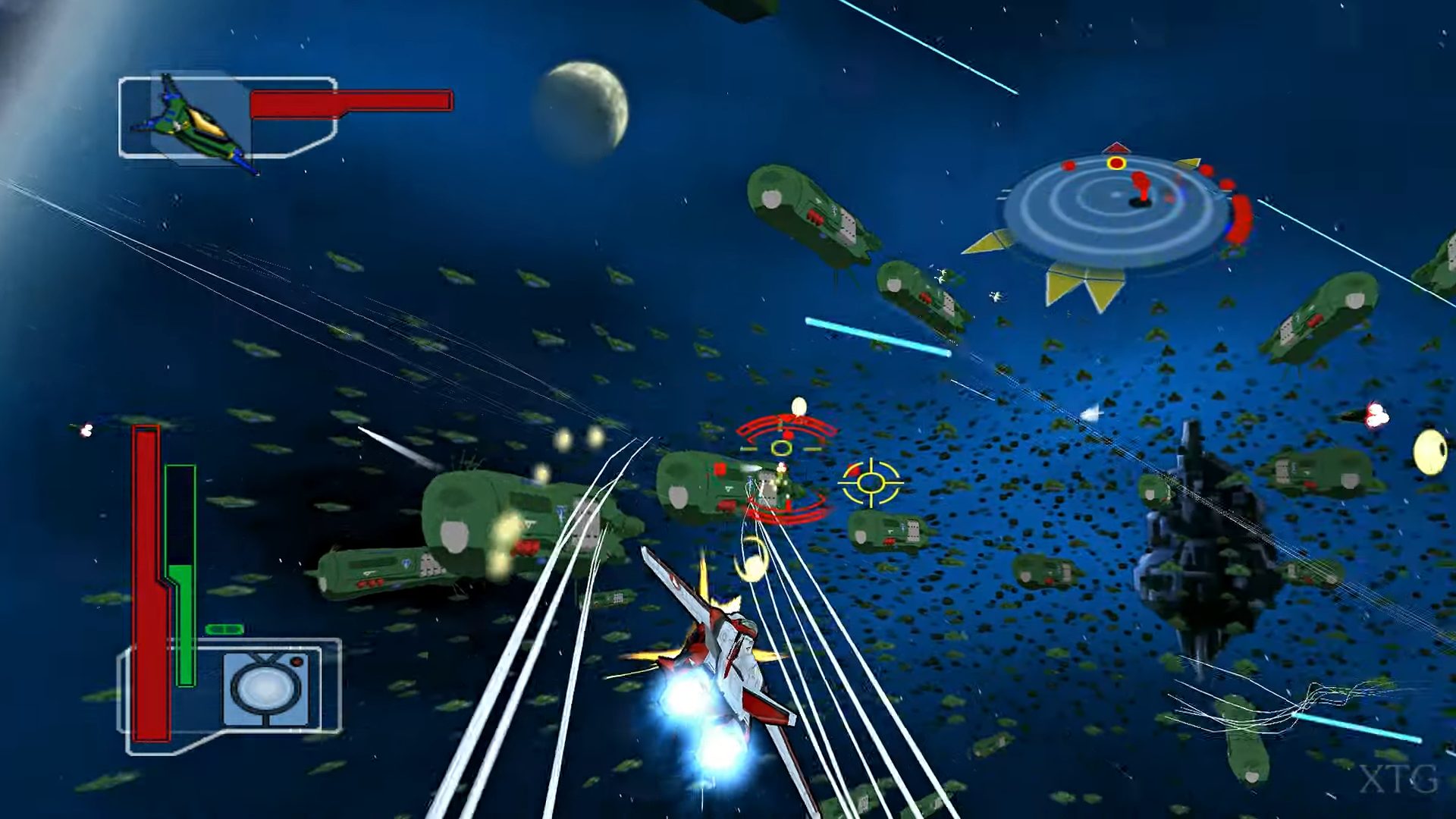Click the weapon mode icon panel
The width and height of the screenshot is (1456, 819).
266,687
